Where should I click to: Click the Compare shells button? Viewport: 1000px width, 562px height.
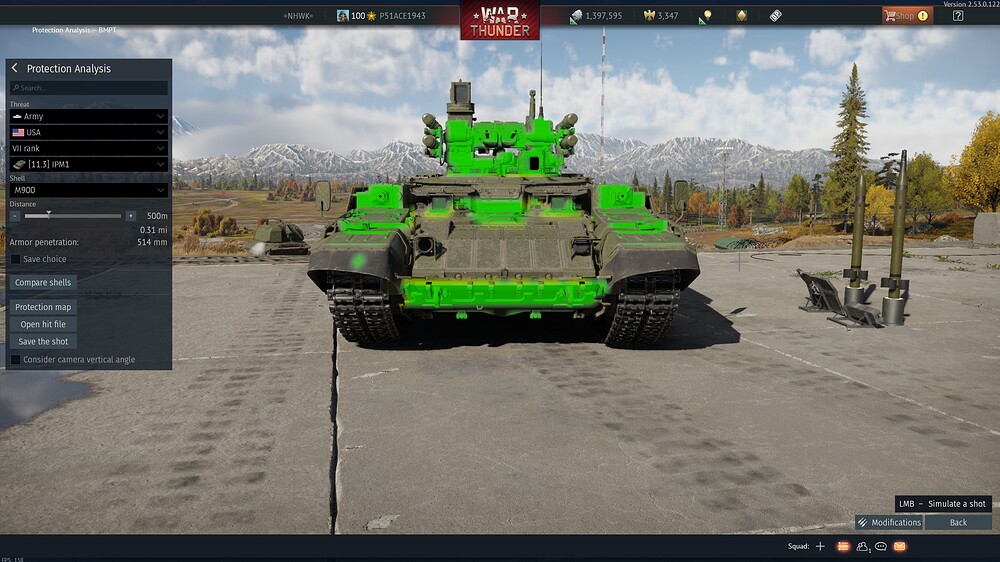click(x=43, y=283)
